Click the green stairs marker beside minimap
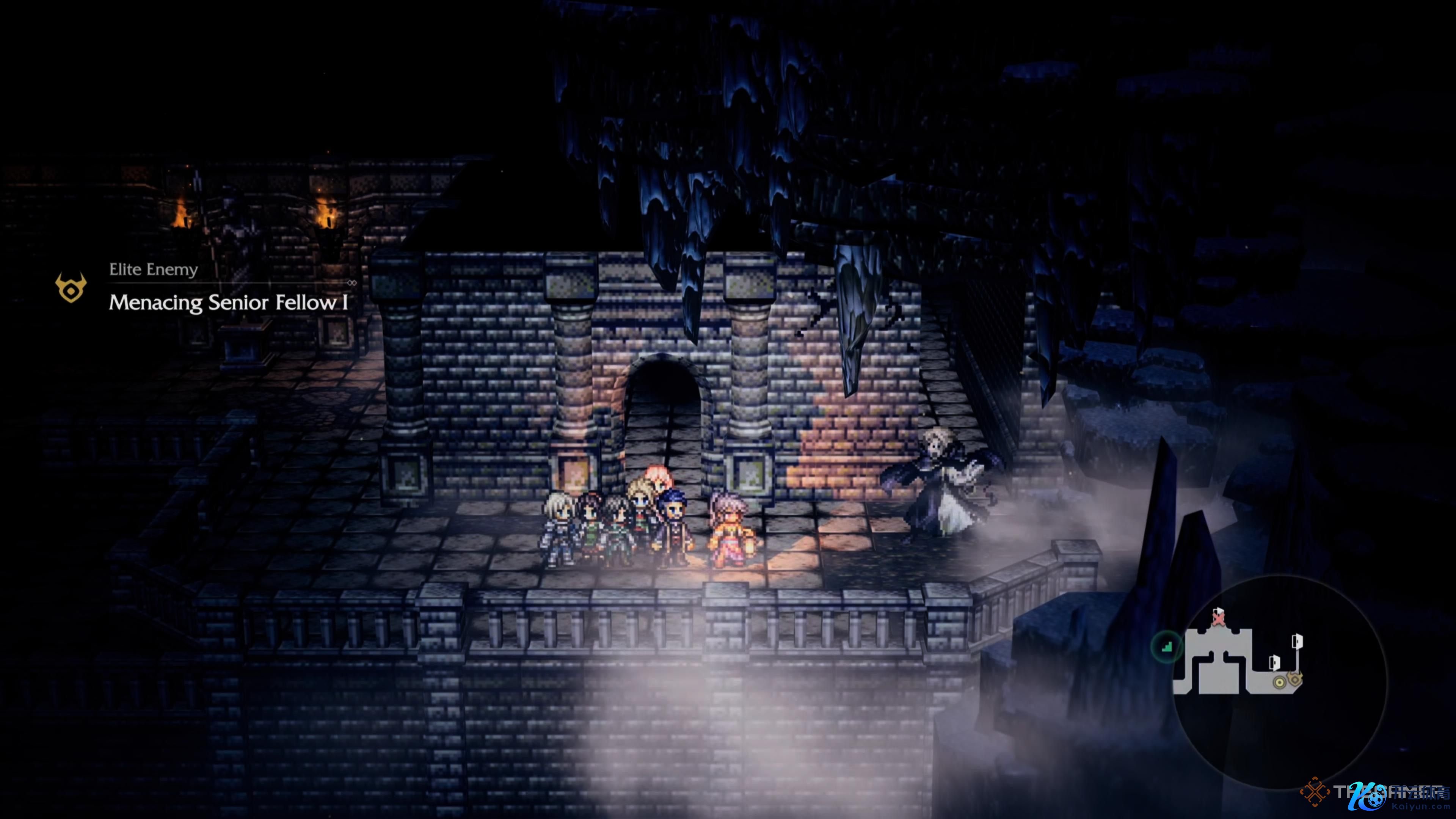 click(1167, 646)
